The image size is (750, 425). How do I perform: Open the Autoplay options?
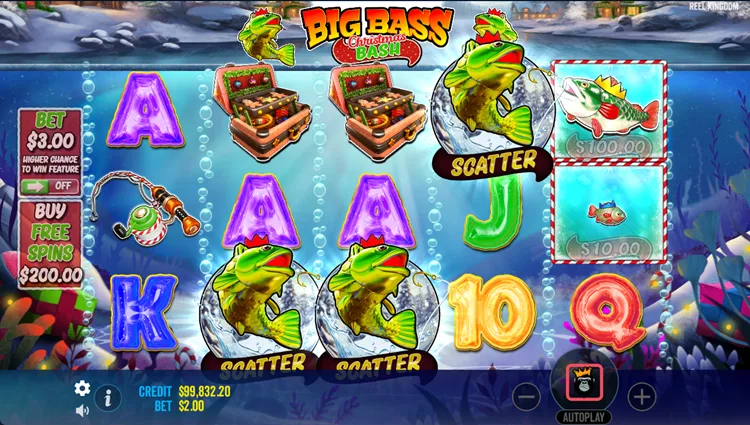pos(584,415)
